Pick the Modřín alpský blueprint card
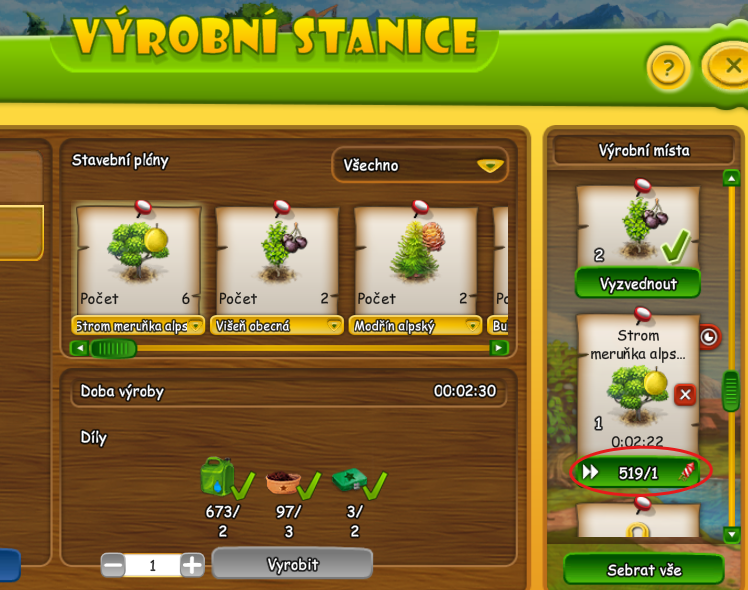The width and height of the screenshot is (748, 590). pyautogui.click(x=417, y=260)
